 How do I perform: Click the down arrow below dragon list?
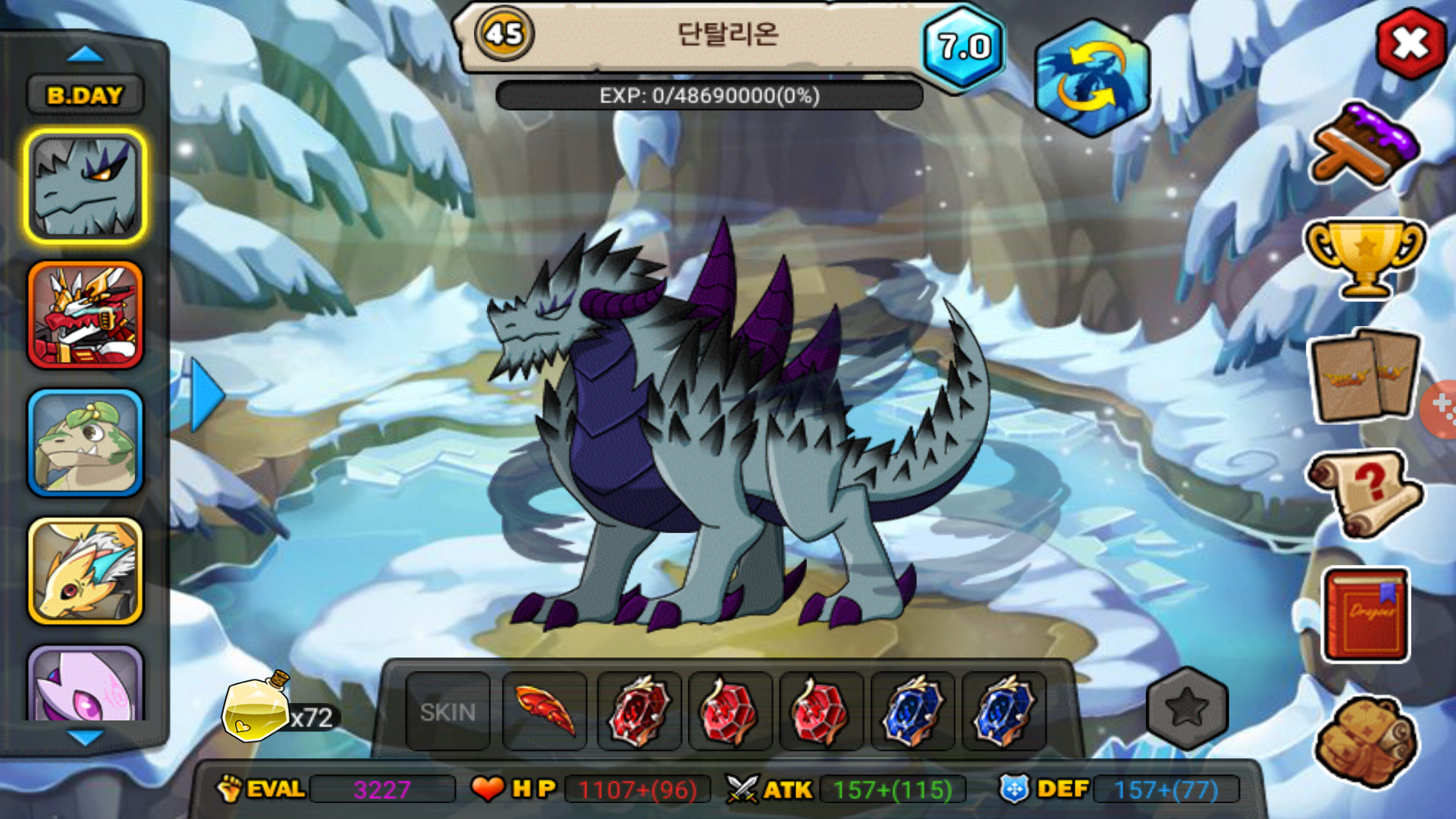(85, 737)
